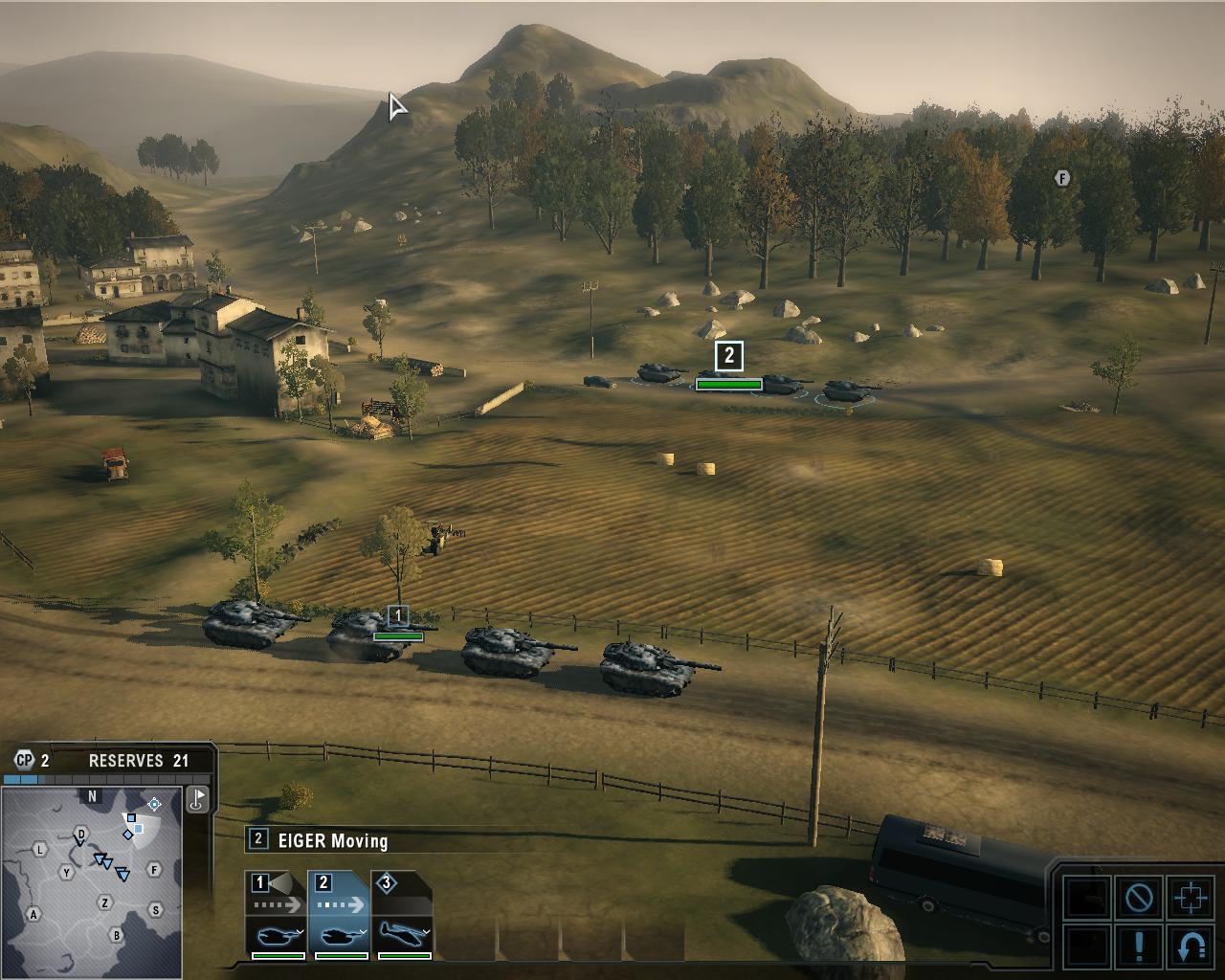
Task: Click uplink A marker on minimap
Action: click(33, 914)
